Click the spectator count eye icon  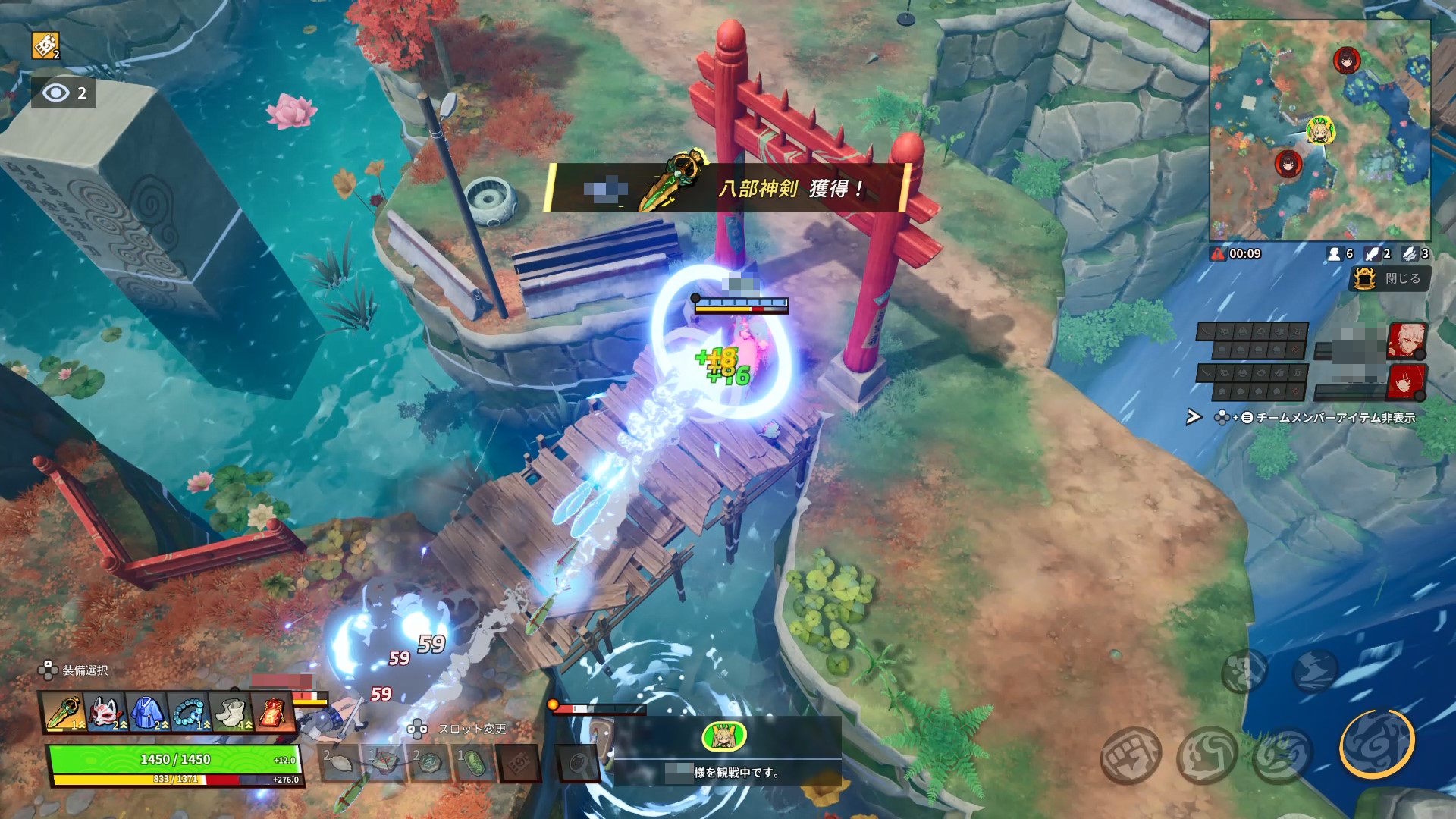click(55, 93)
